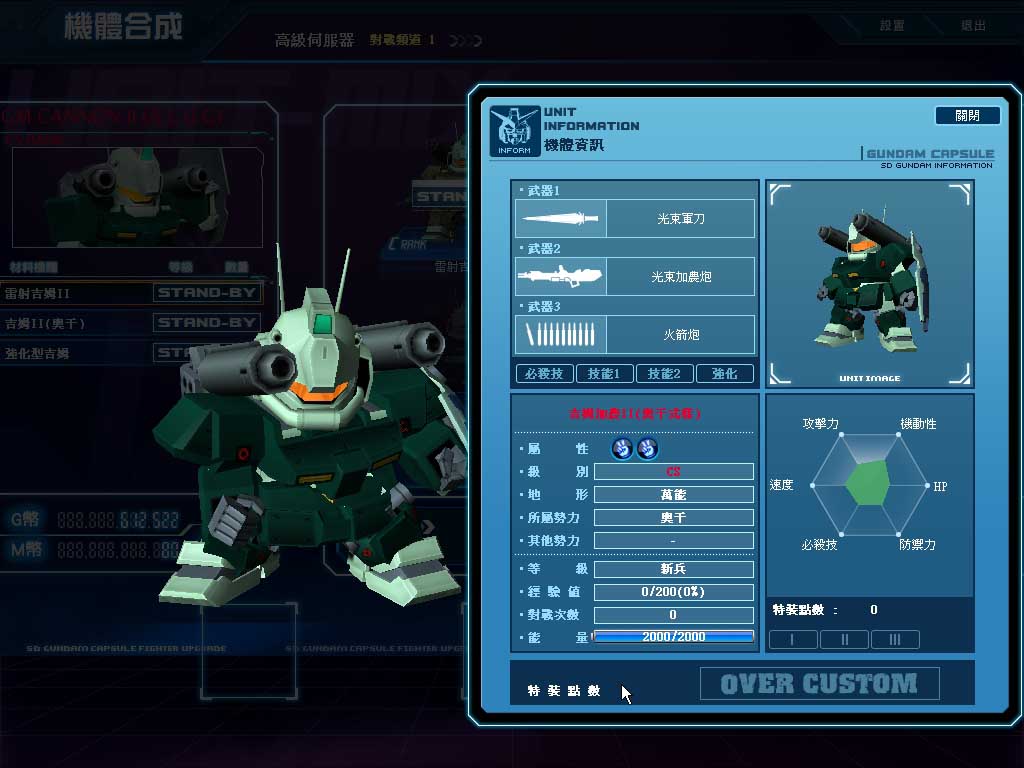Show the 必殺技 special attack info
1024x768 pixels.
[x=544, y=374]
